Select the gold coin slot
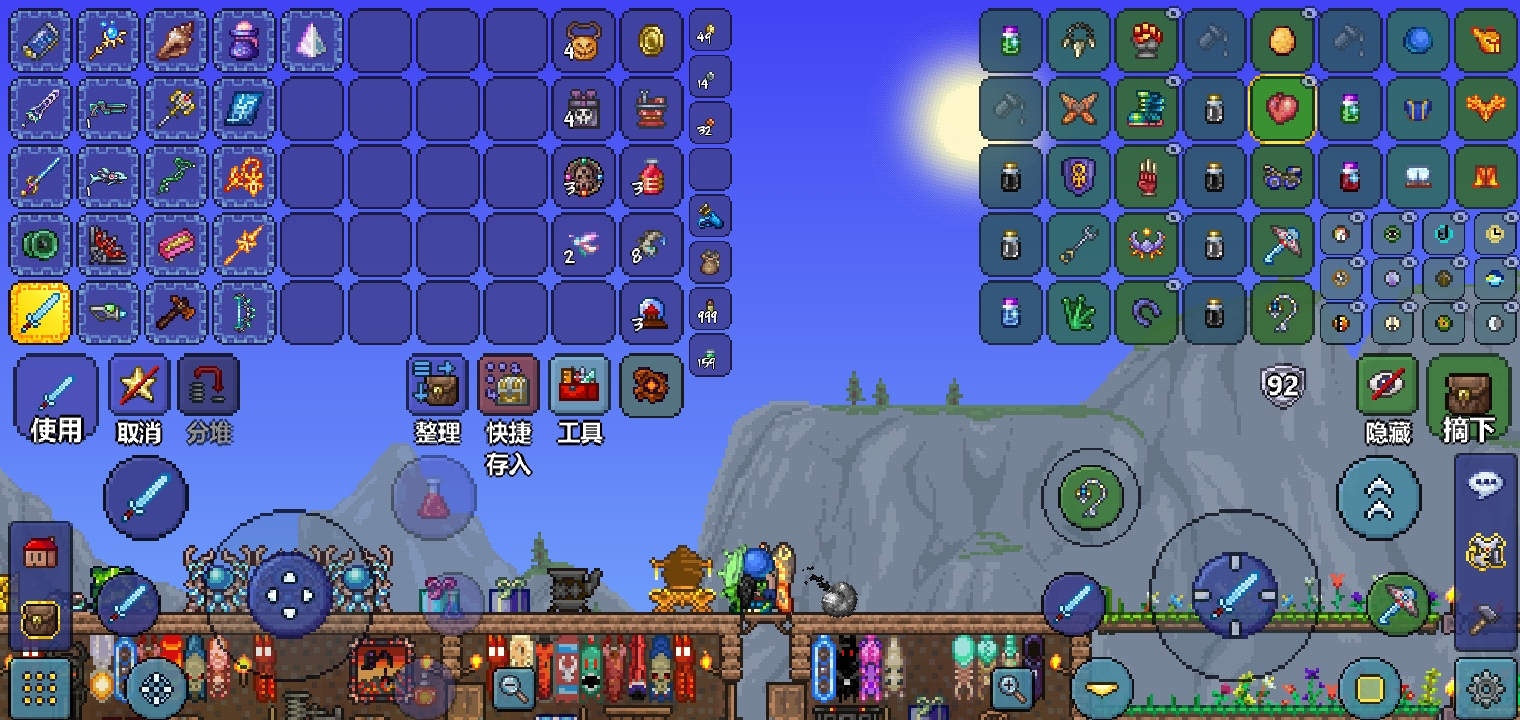 pyautogui.click(x=652, y=41)
